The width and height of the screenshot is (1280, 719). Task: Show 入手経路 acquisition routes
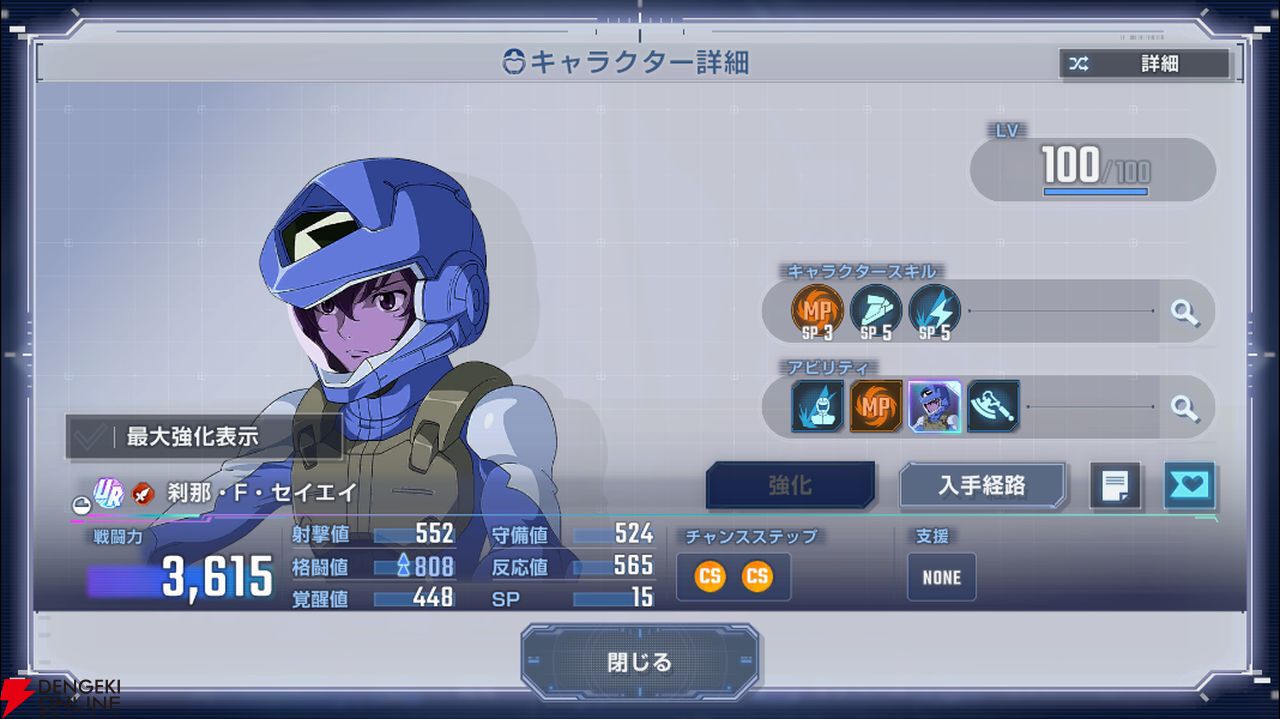tap(981, 486)
